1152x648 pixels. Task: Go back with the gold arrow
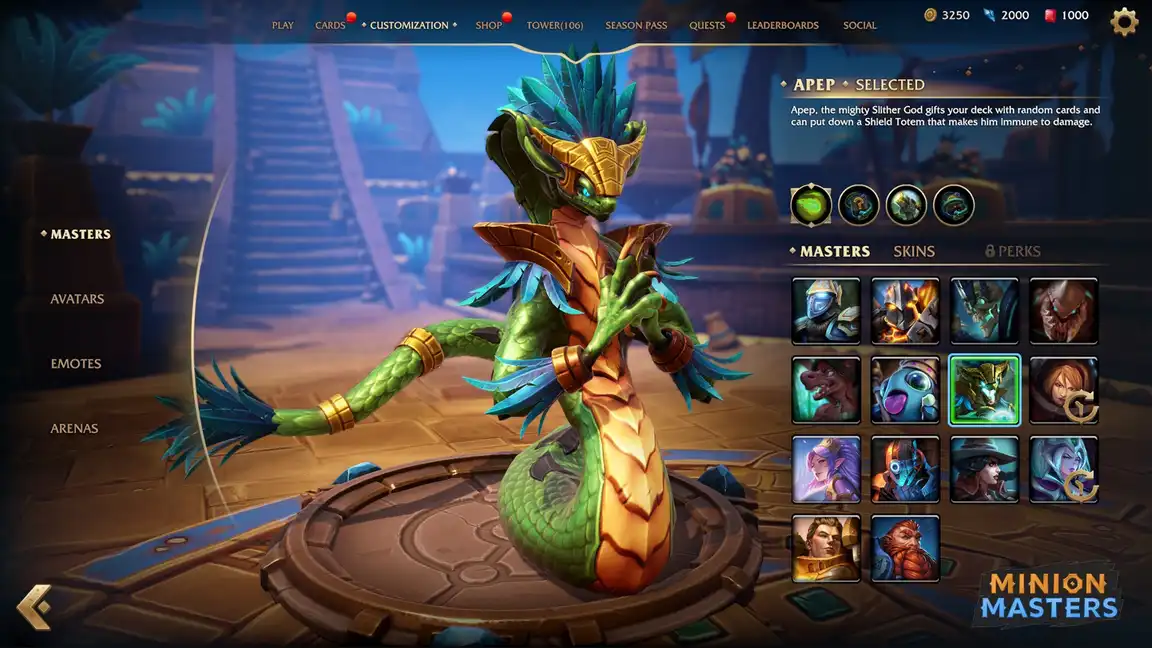click(35, 607)
